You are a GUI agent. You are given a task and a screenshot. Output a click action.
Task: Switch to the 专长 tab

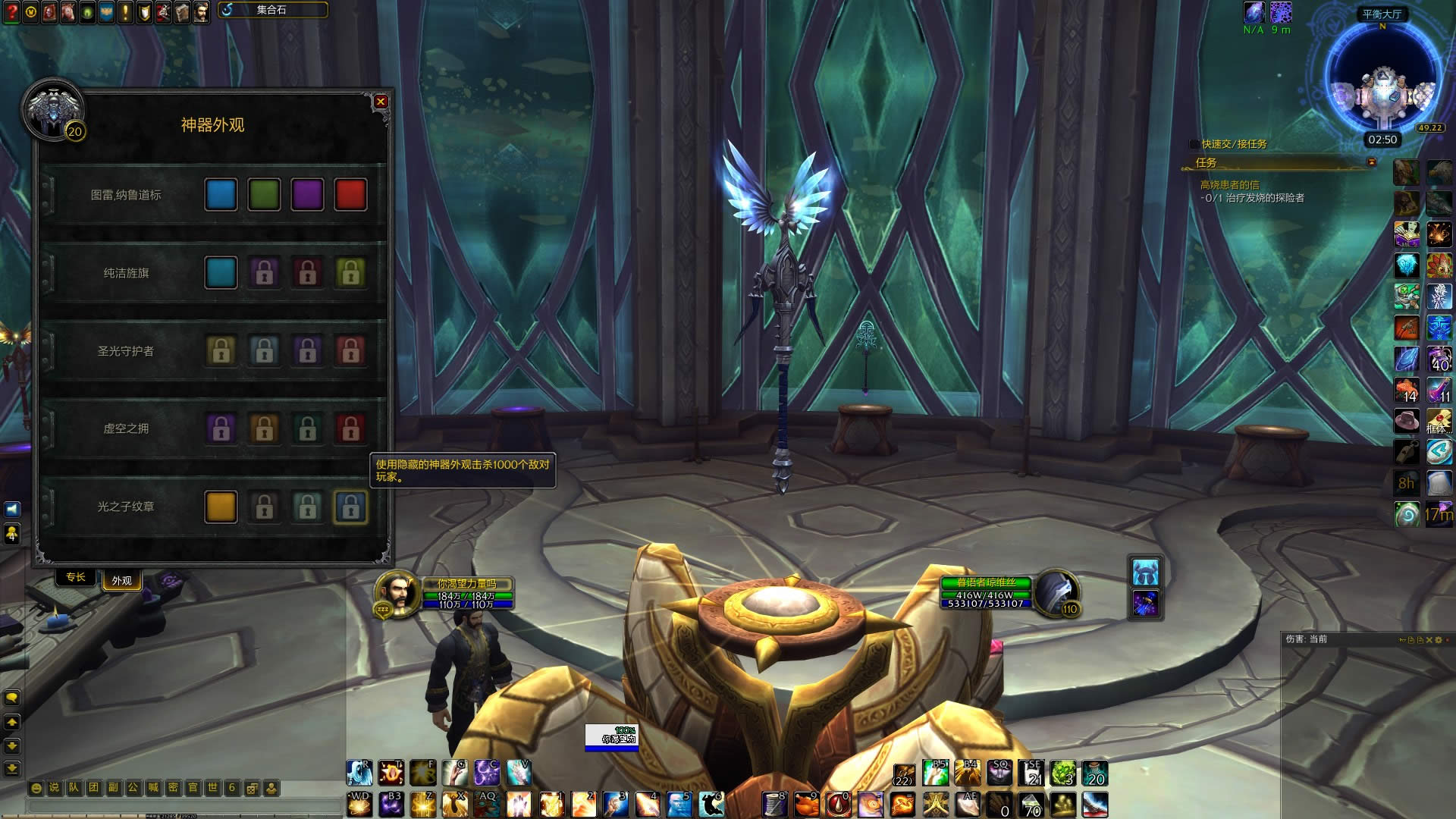(76, 578)
